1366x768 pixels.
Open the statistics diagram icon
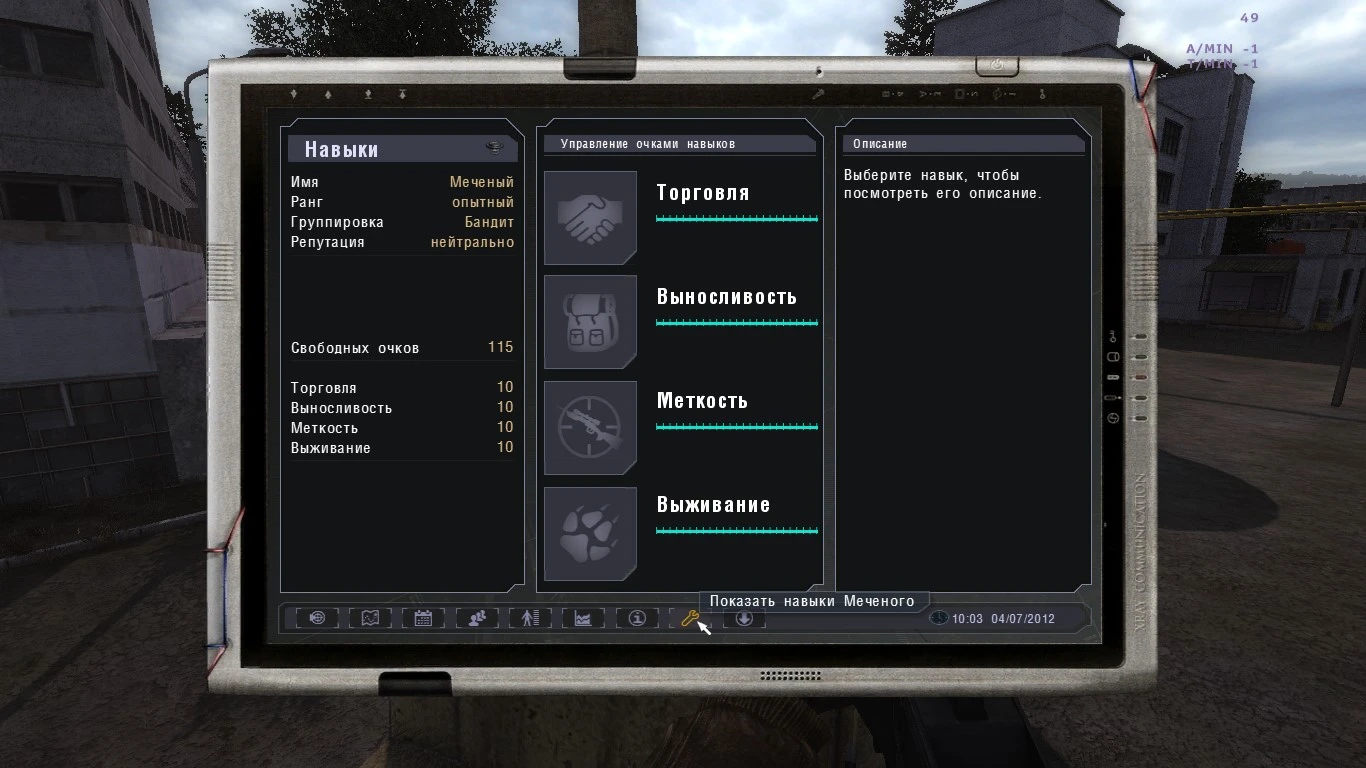coord(581,618)
